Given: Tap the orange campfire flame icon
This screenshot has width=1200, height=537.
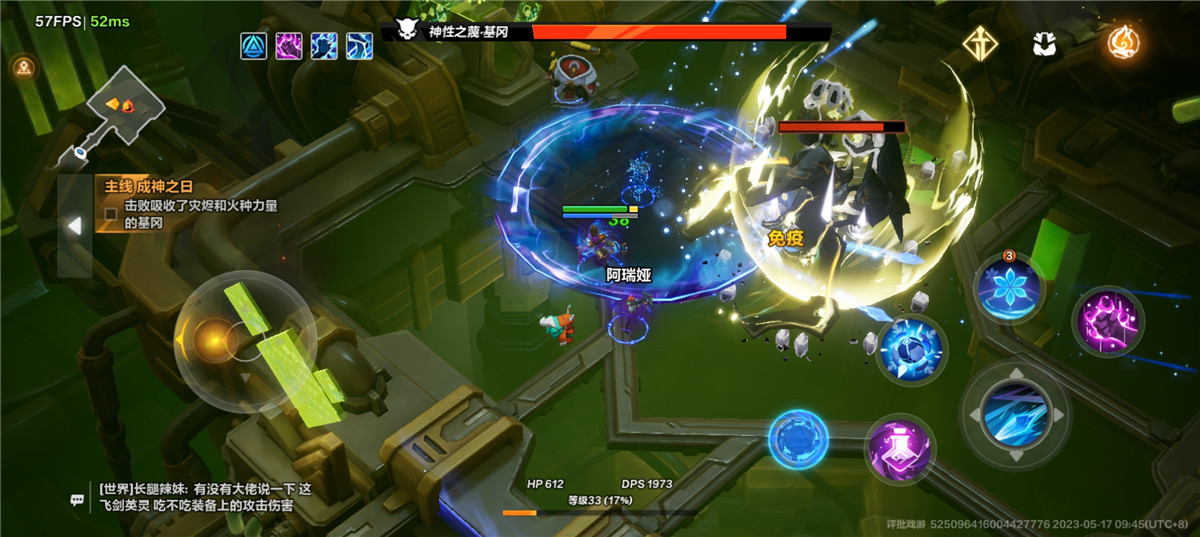Looking at the screenshot, I should [1125, 42].
